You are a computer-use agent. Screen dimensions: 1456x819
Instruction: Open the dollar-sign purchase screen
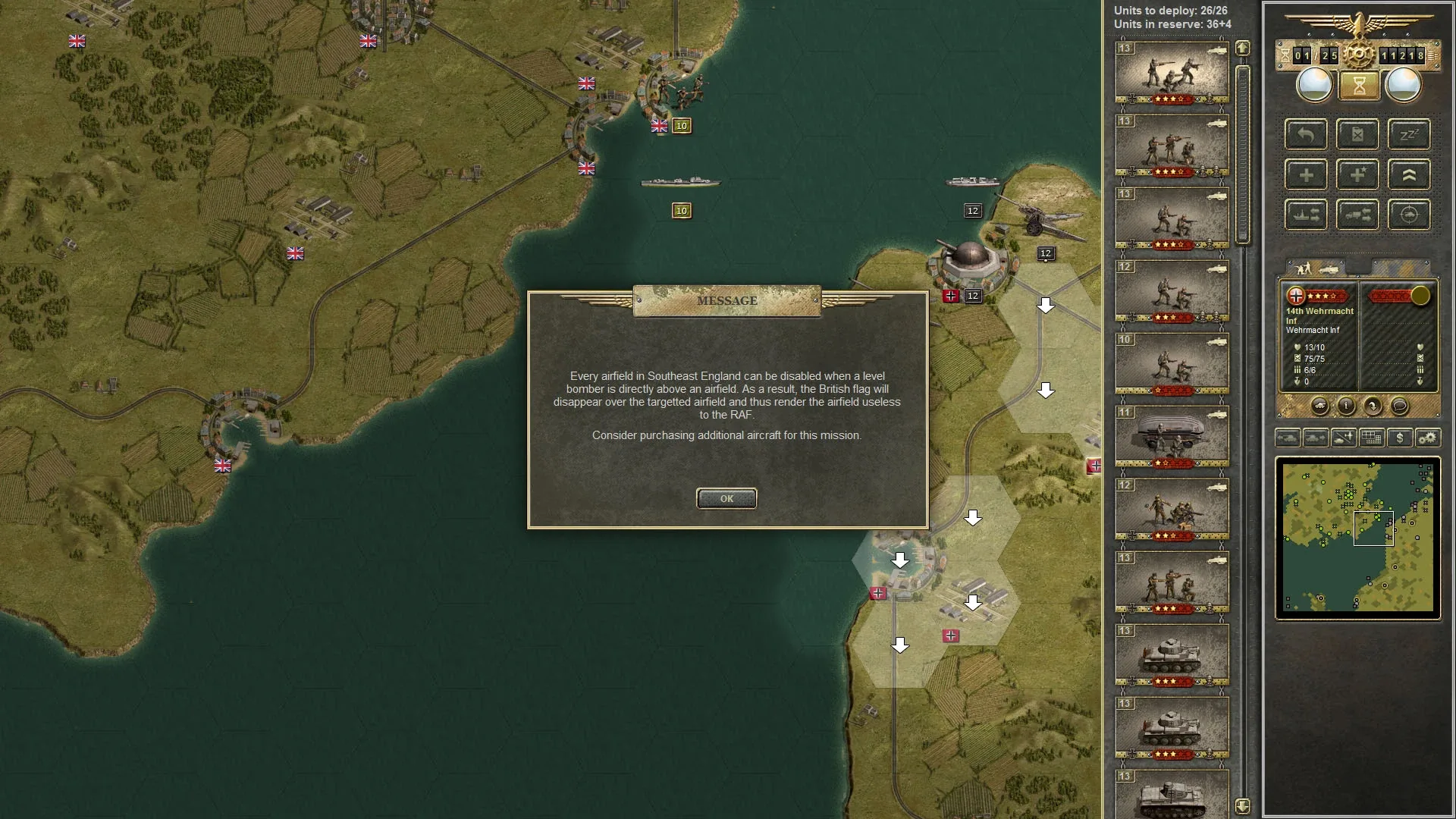[x=1399, y=438]
